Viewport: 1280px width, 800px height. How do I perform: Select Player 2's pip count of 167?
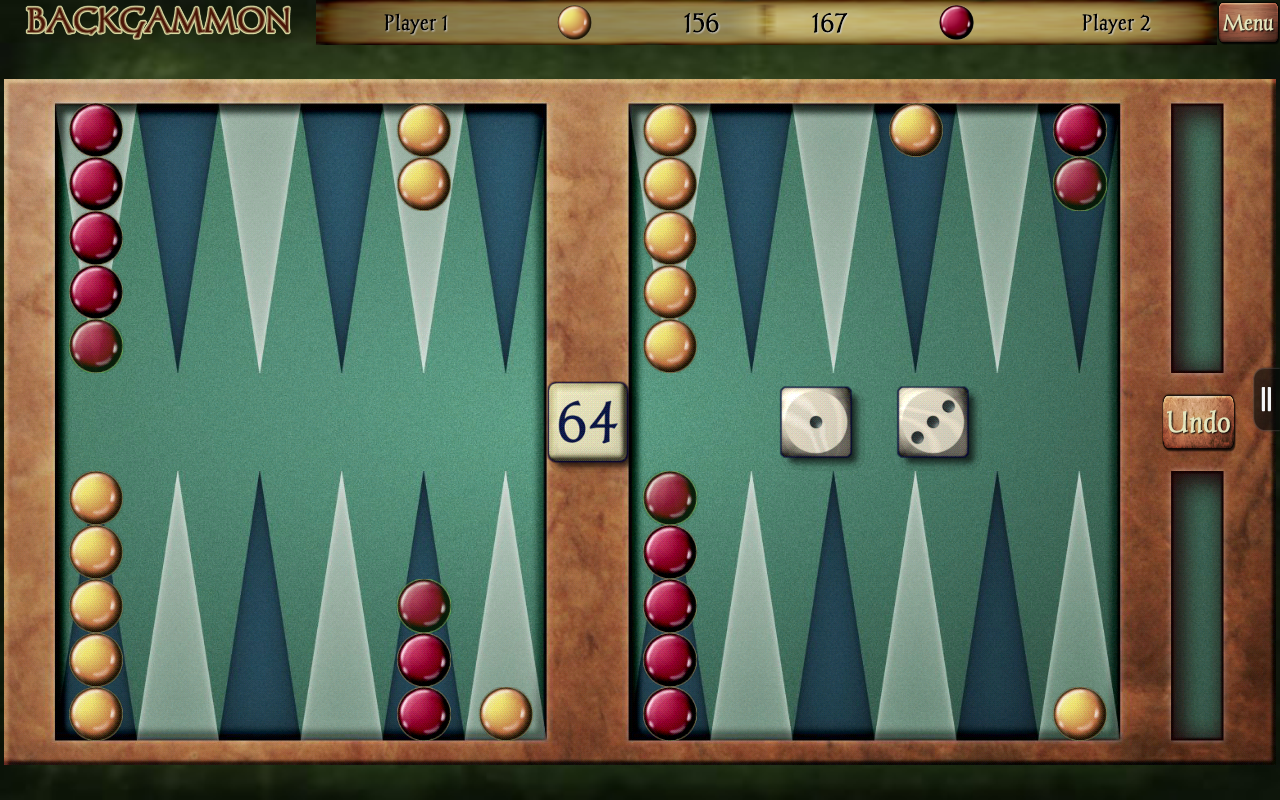pos(830,23)
